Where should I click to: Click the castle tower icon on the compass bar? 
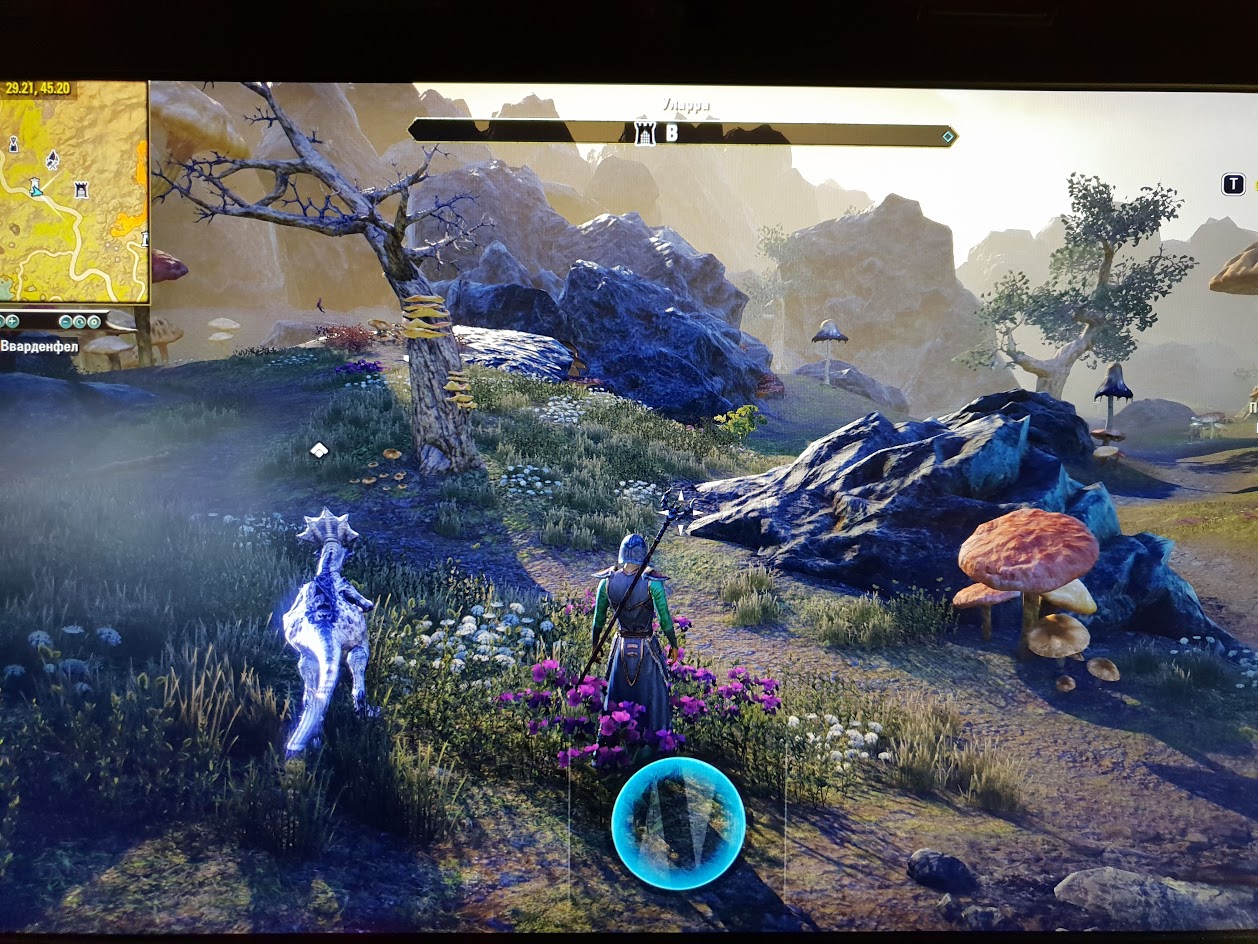point(645,133)
